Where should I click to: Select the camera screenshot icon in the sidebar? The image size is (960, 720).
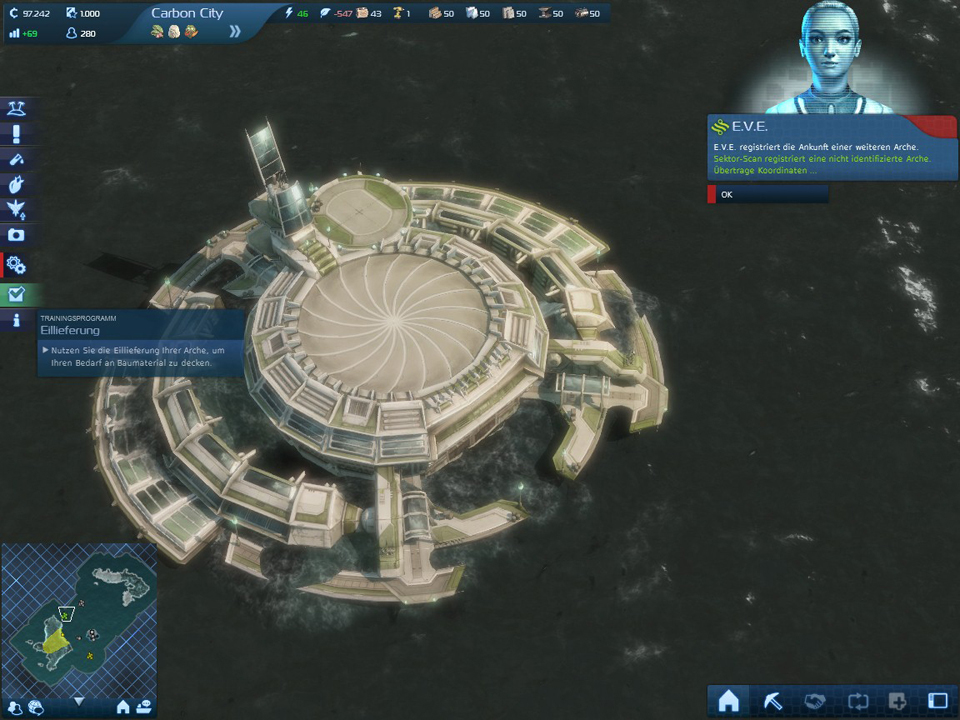16,235
